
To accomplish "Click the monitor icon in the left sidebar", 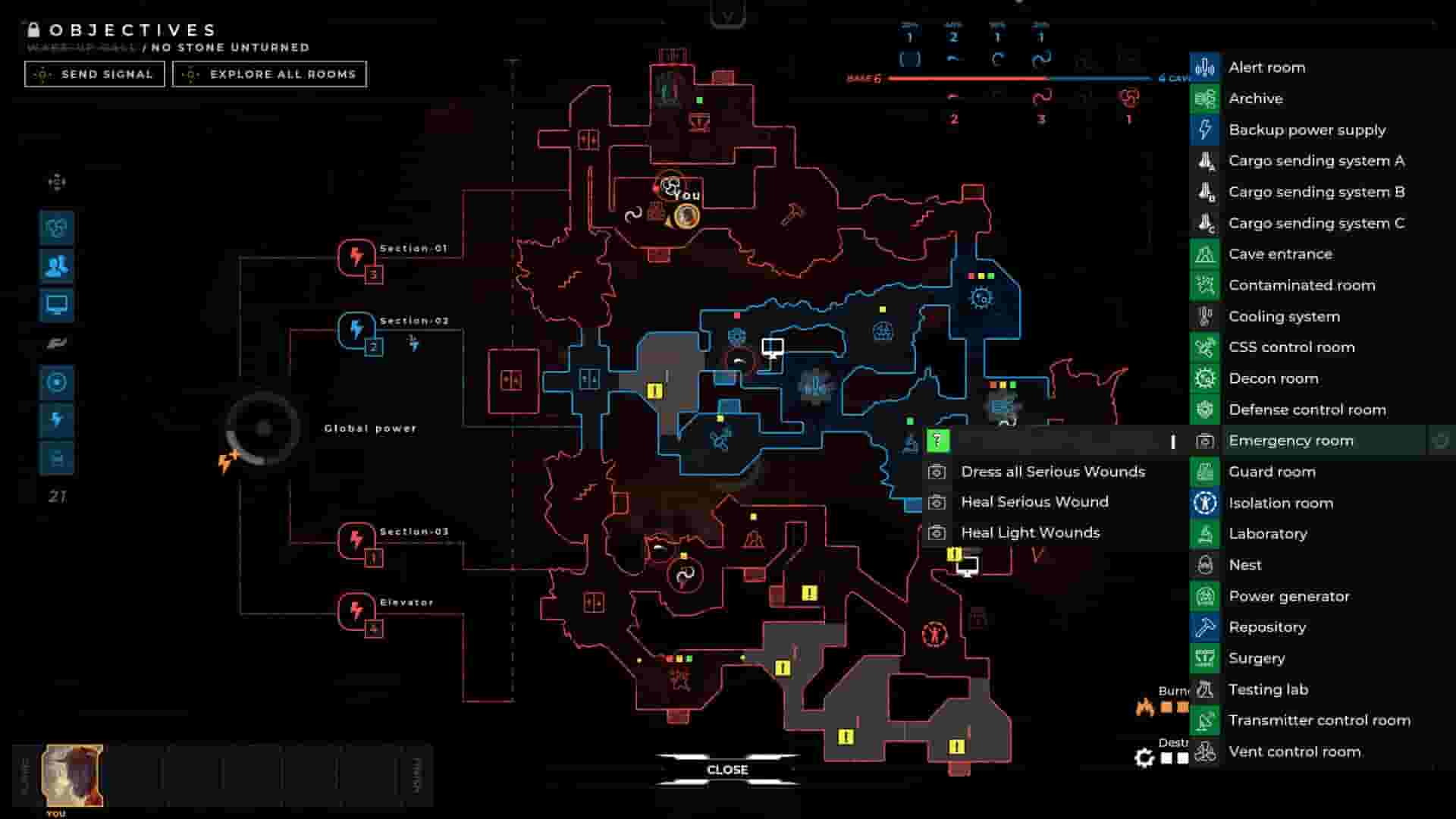I will [x=56, y=303].
